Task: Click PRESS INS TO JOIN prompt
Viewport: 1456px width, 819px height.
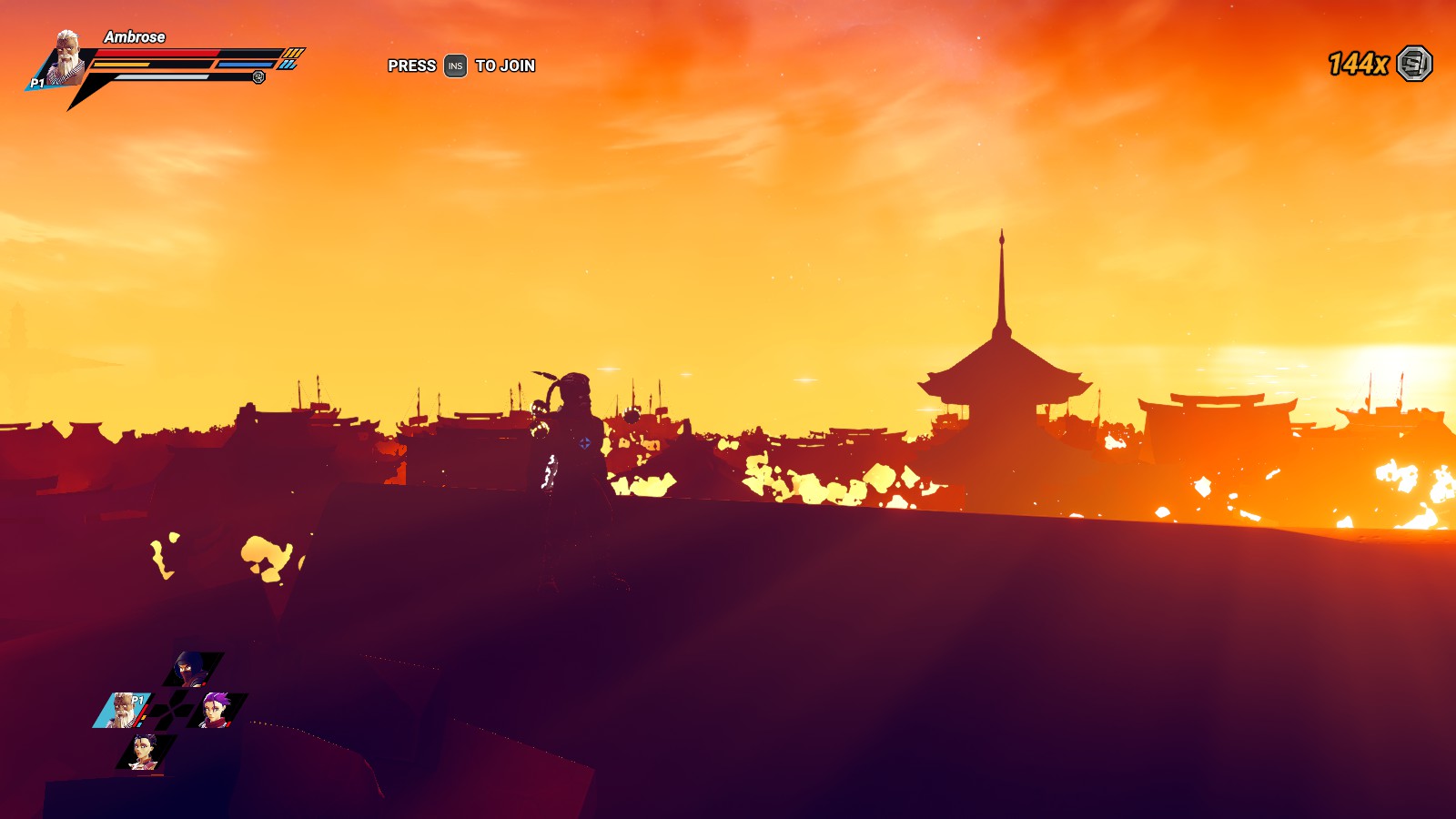Action: (460, 66)
